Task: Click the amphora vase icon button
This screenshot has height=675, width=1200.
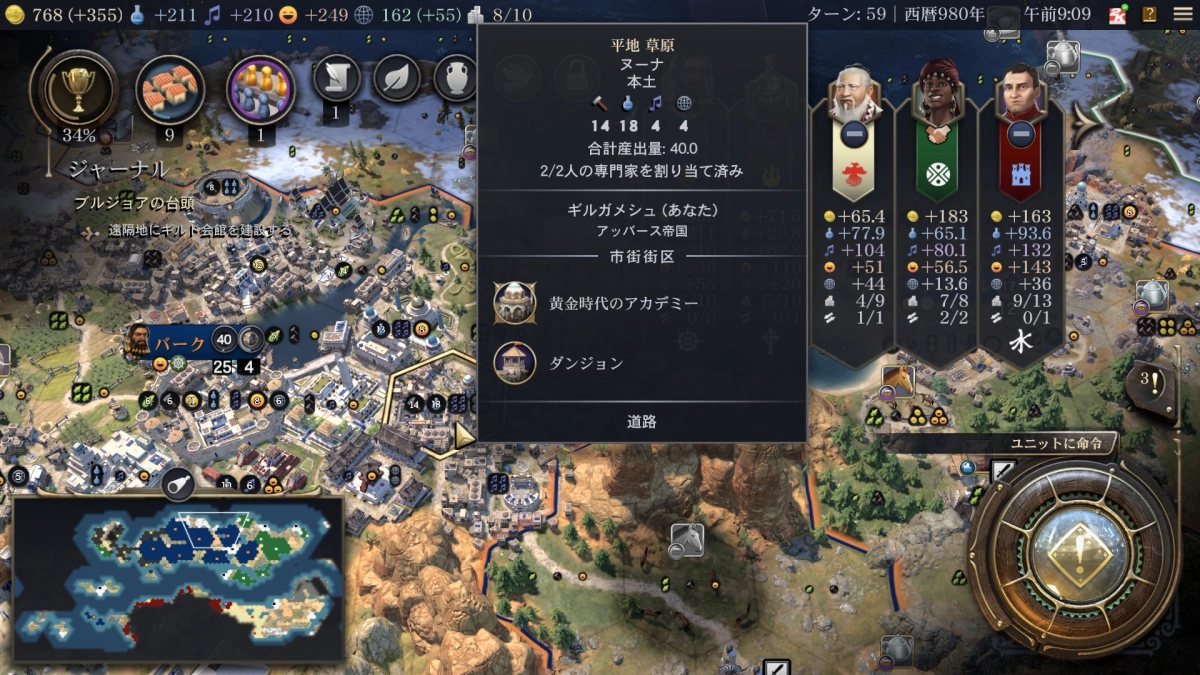Action: coord(455,78)
